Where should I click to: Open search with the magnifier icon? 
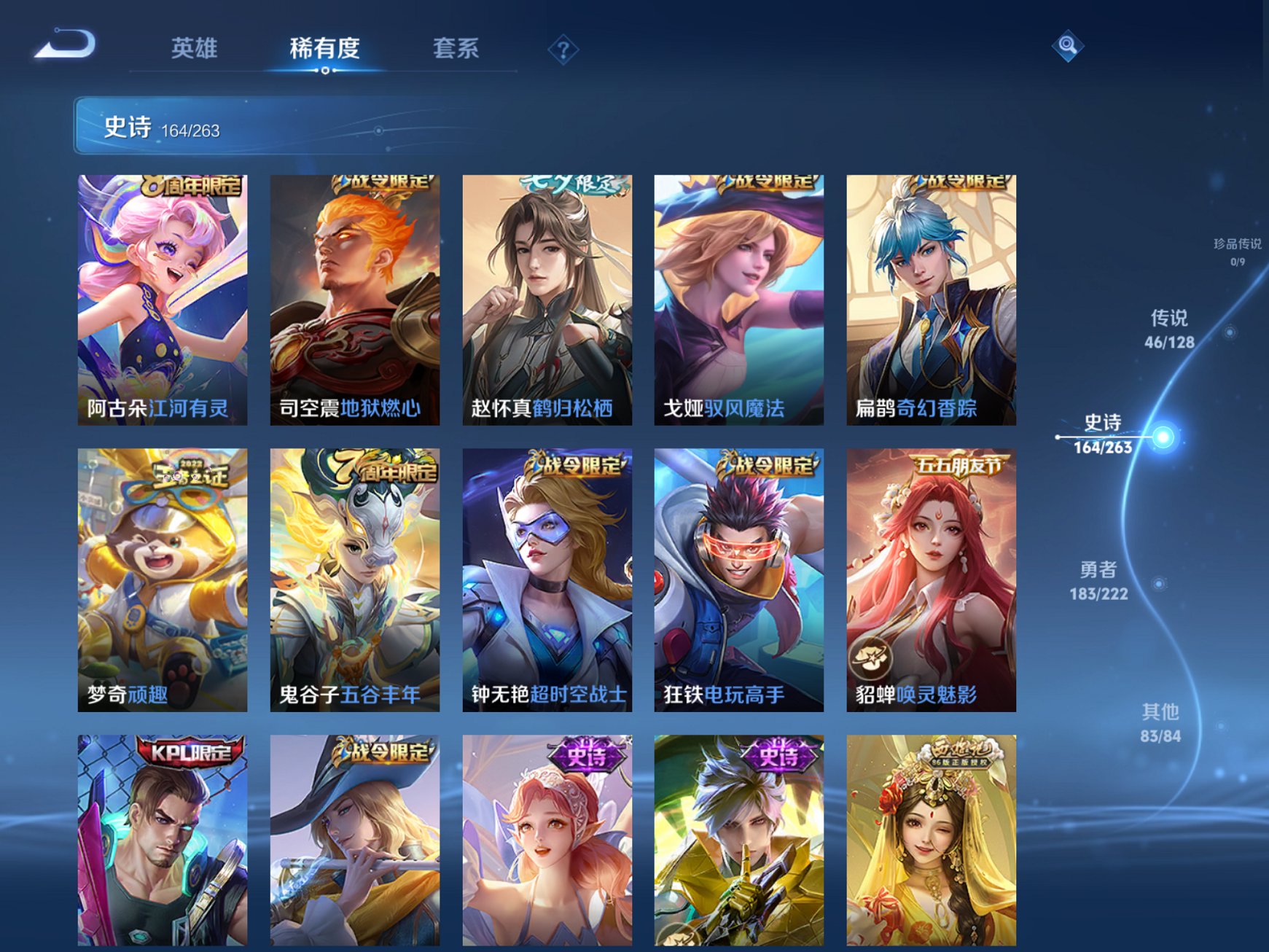click(1066, 47)
